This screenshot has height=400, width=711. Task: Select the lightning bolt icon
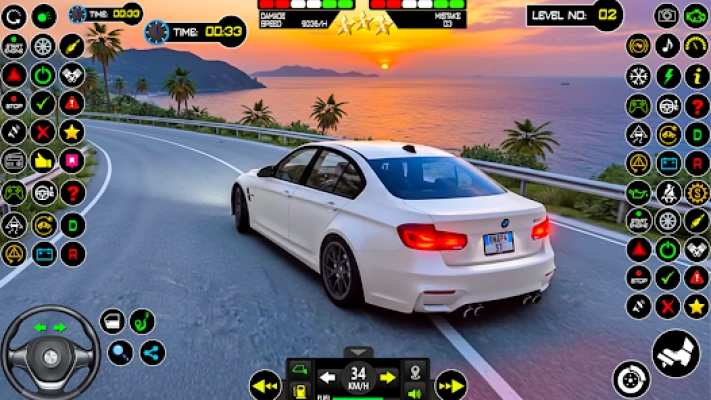pos(667,75)
